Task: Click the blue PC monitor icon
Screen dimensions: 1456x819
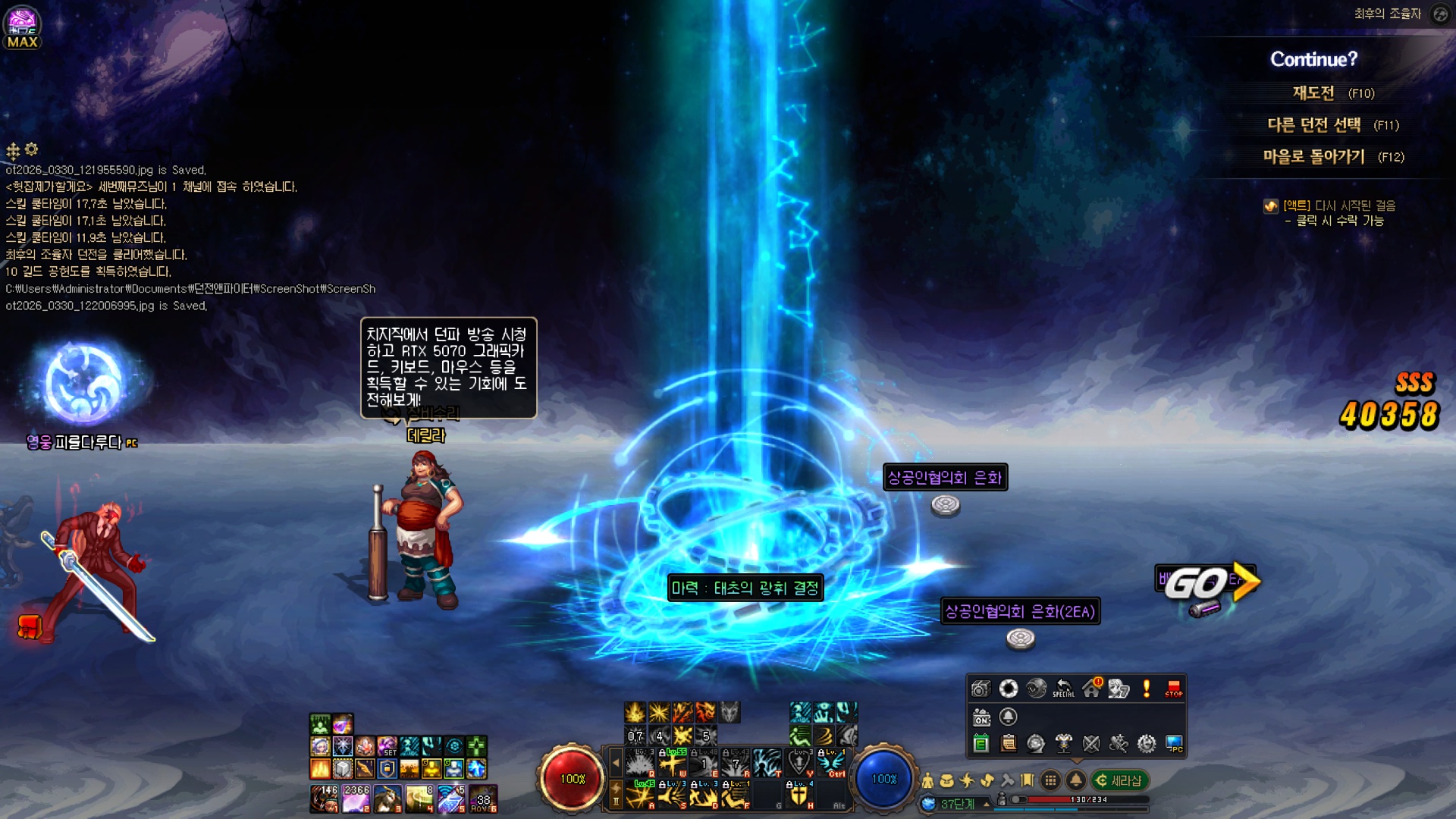Action: click(1174, 744)
